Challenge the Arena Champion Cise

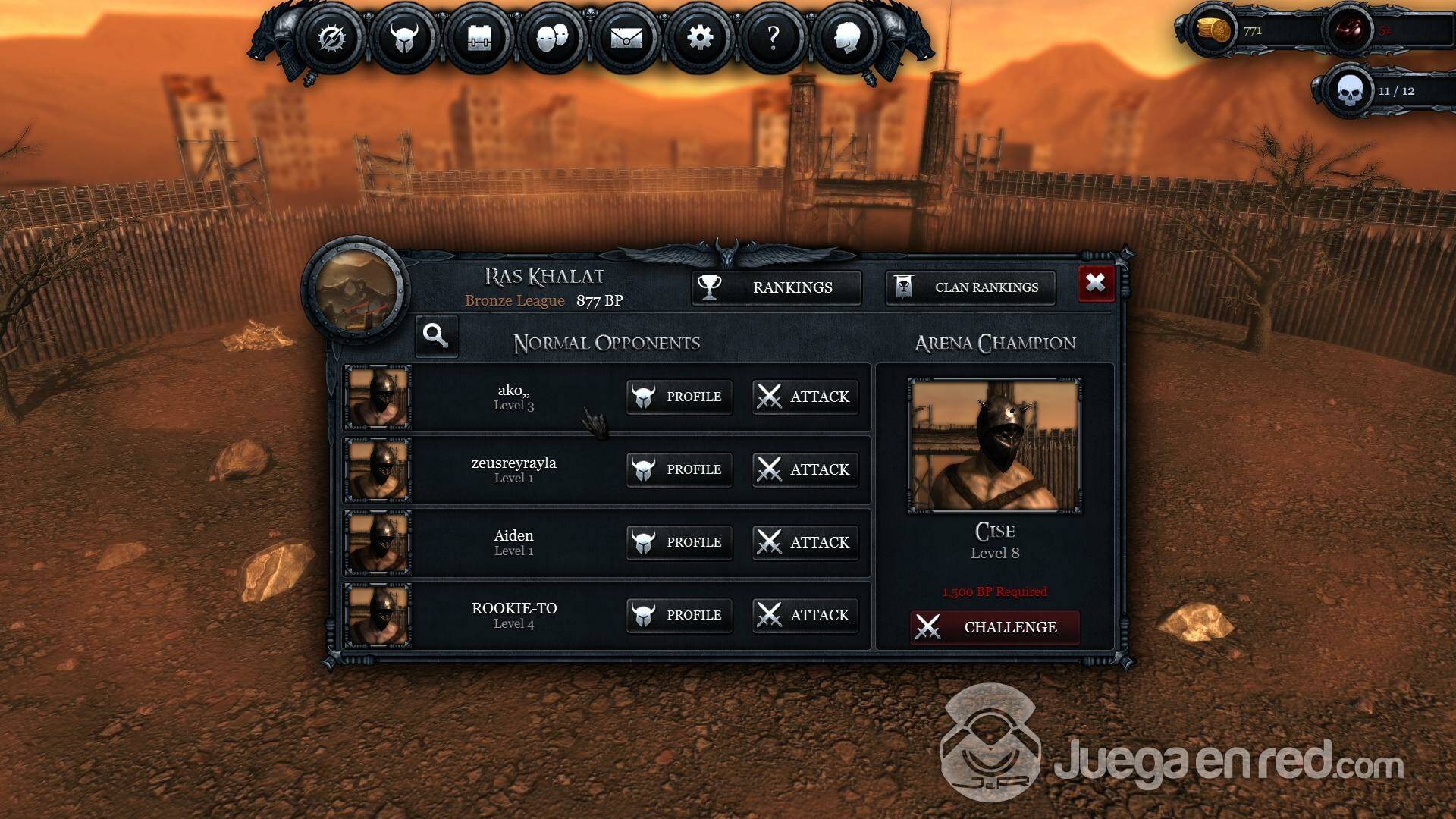pos(994,627)
